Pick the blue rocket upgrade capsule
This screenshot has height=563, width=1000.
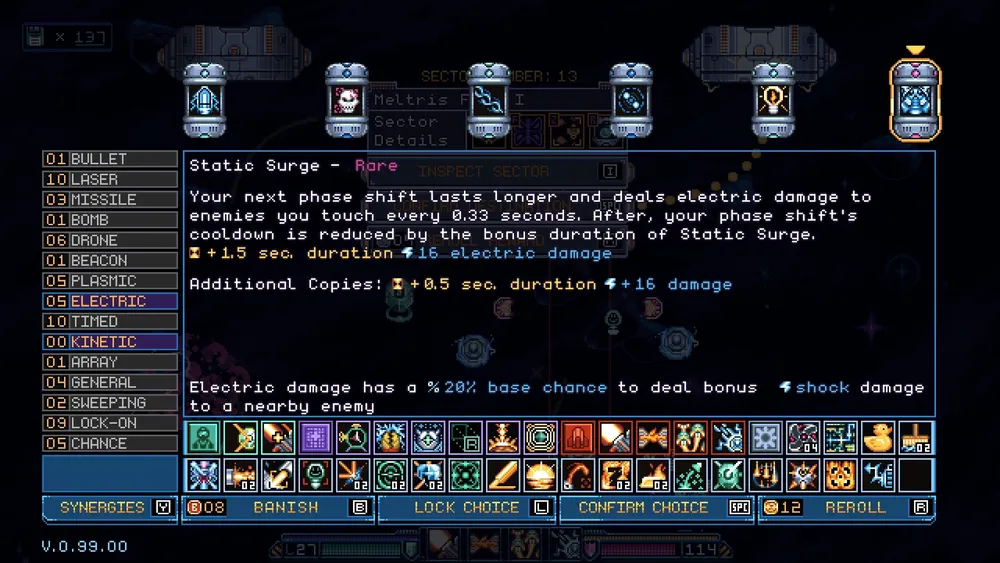[x=205, y=101]
